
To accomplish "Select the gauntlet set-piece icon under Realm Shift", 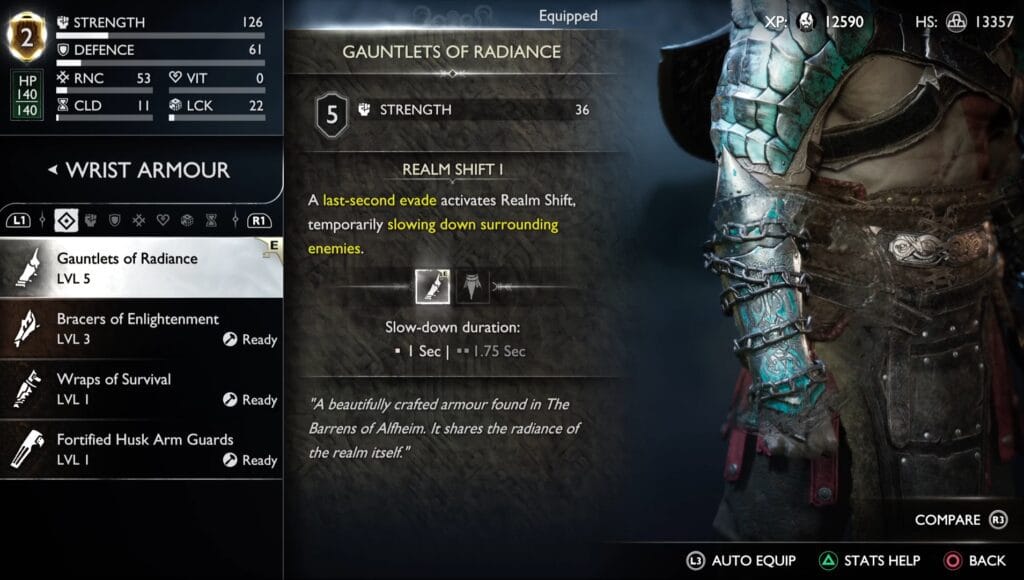I will (432, 287).
